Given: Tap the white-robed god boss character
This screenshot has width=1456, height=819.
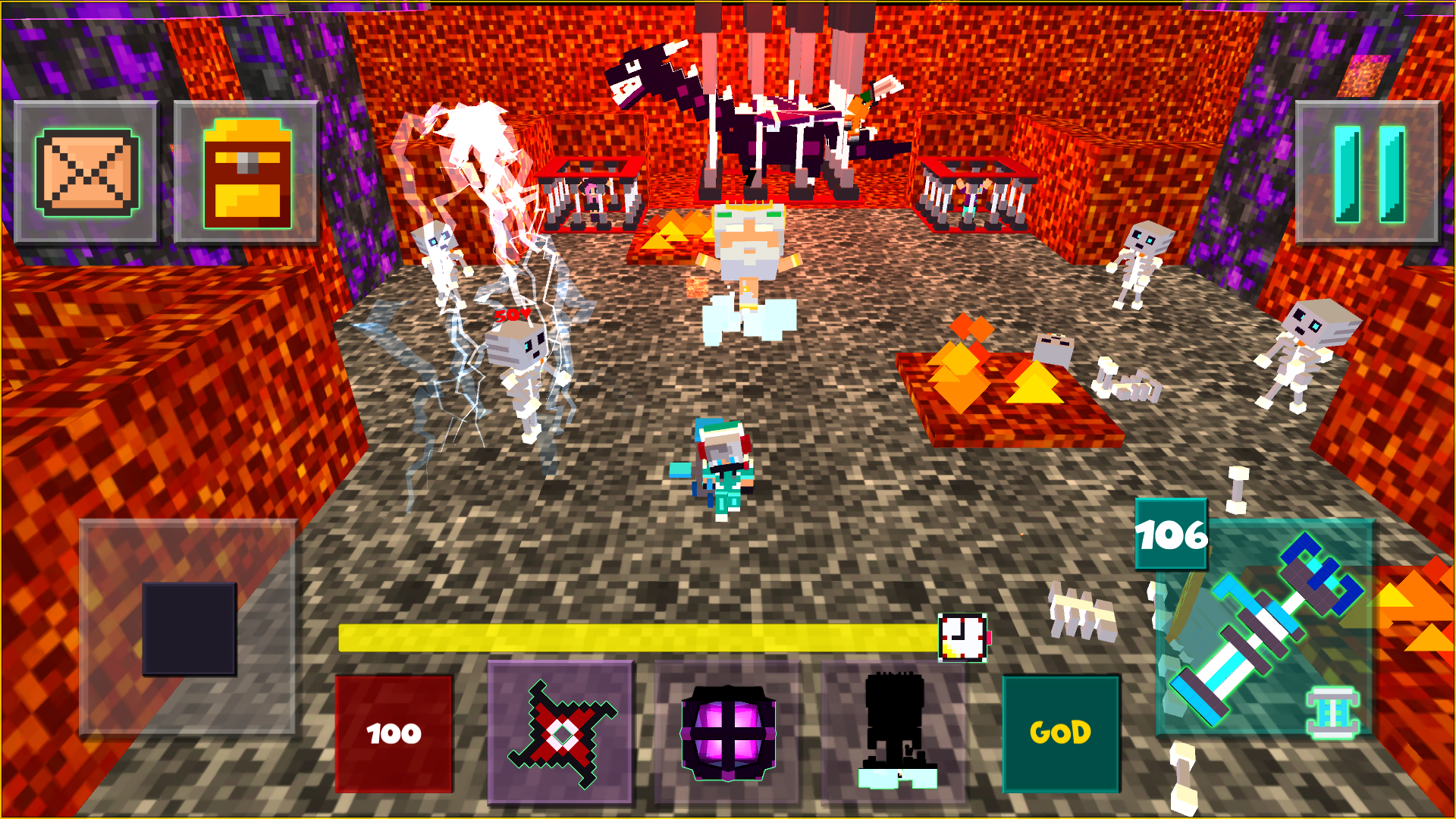Looking at the screenshot, I should [747, 258].
